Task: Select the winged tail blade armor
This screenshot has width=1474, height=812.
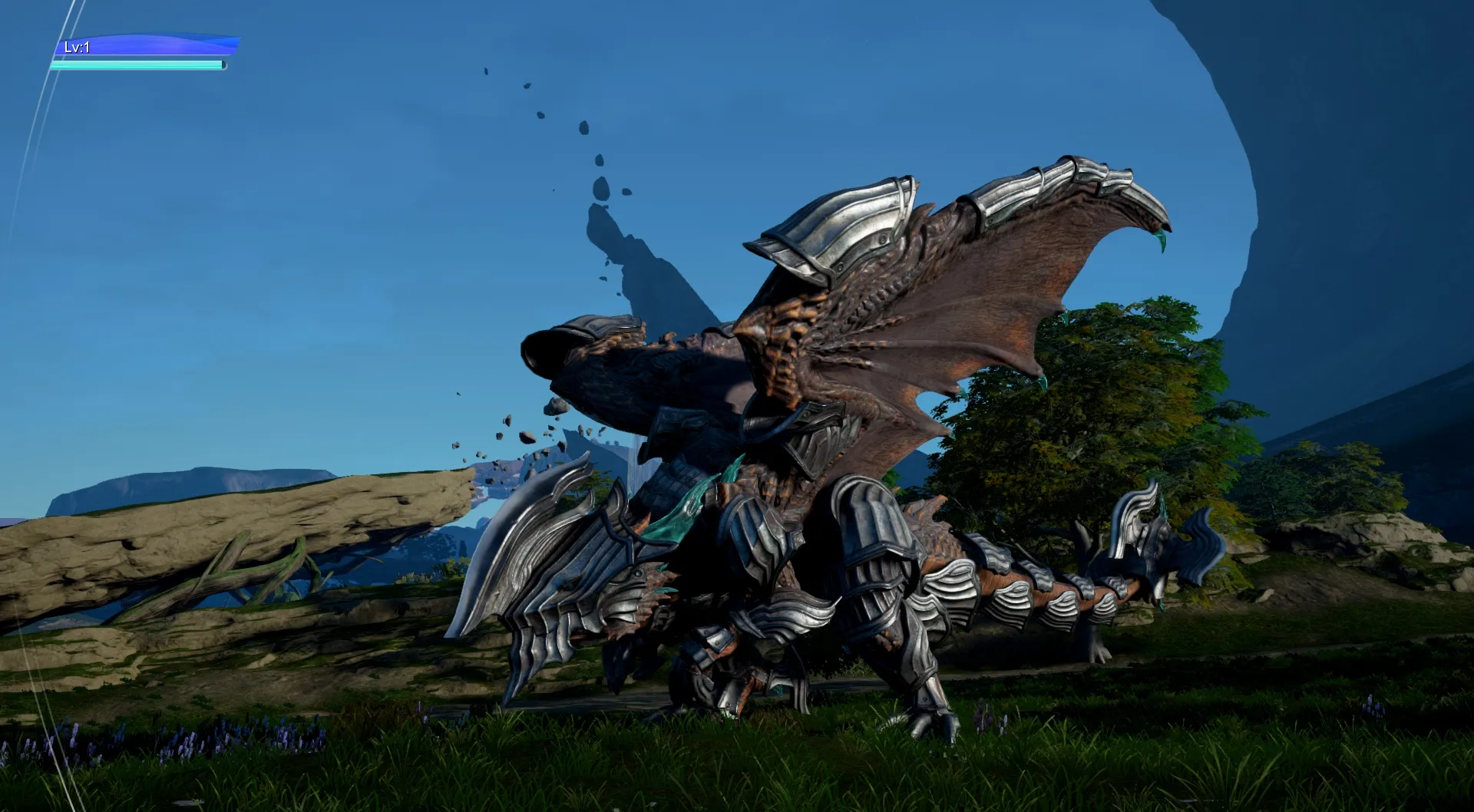Action: [x=1144, y=530]
